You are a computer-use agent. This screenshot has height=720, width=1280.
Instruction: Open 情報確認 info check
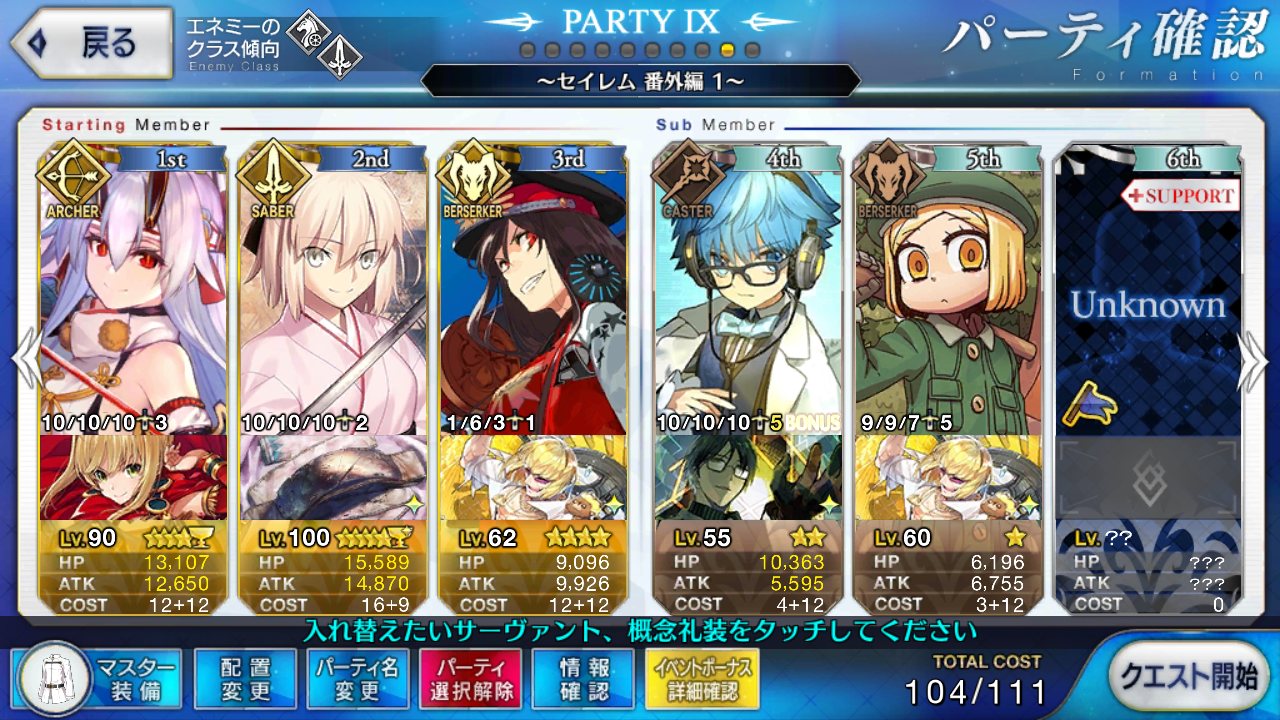584,678
